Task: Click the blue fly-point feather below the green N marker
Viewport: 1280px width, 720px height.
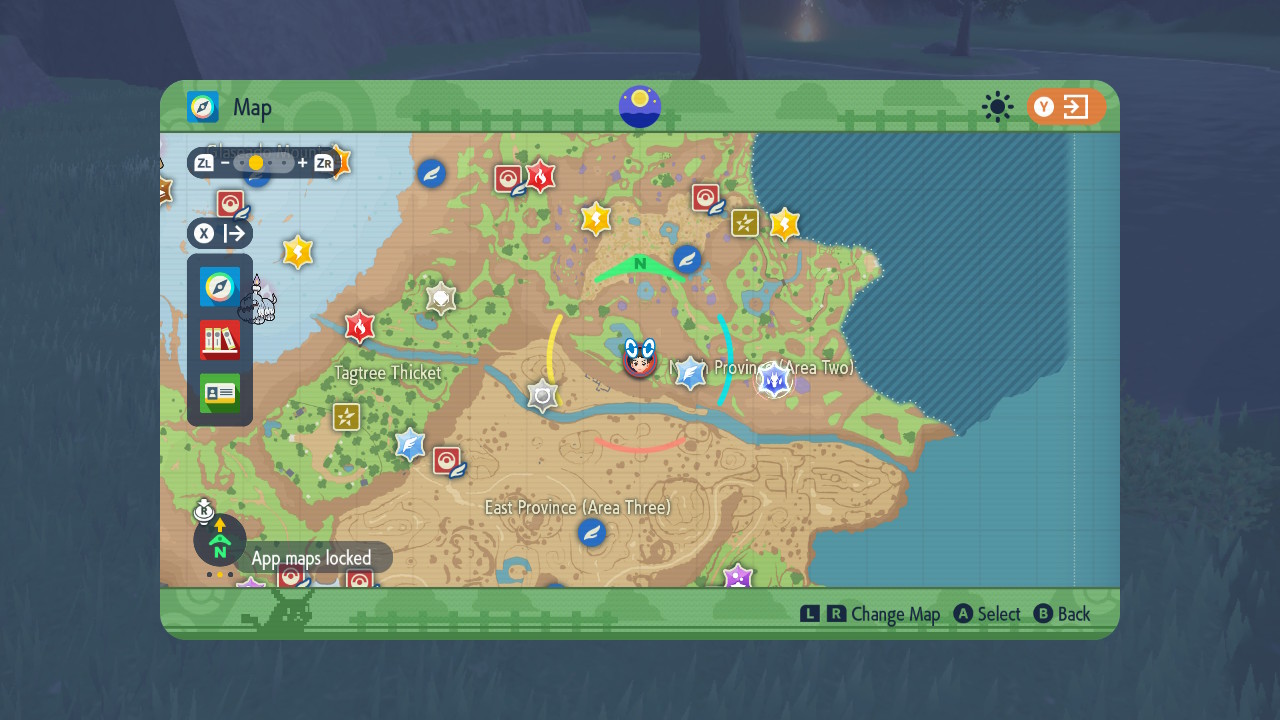Action: [685, 260]
